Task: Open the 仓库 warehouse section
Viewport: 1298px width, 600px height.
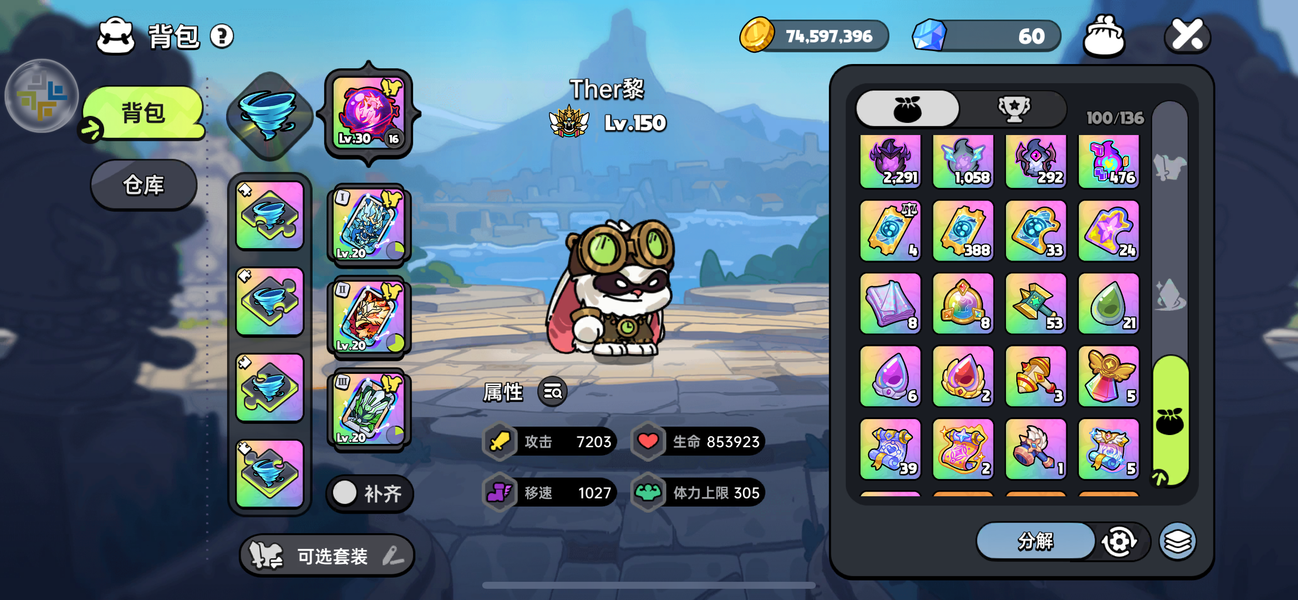Action: click(144, 185)
